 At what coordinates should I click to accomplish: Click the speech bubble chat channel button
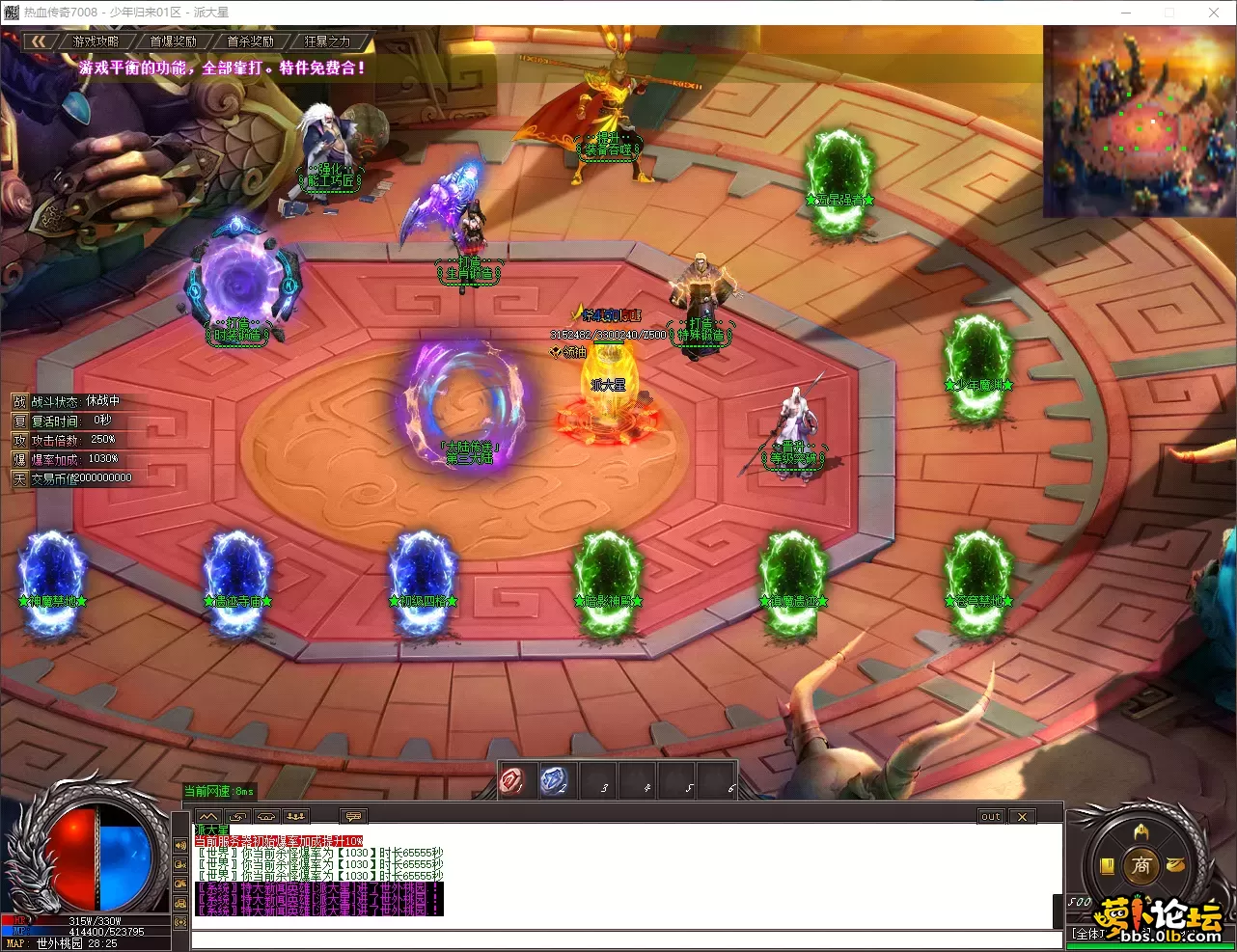pyautogui.click(x=355, y=817)
